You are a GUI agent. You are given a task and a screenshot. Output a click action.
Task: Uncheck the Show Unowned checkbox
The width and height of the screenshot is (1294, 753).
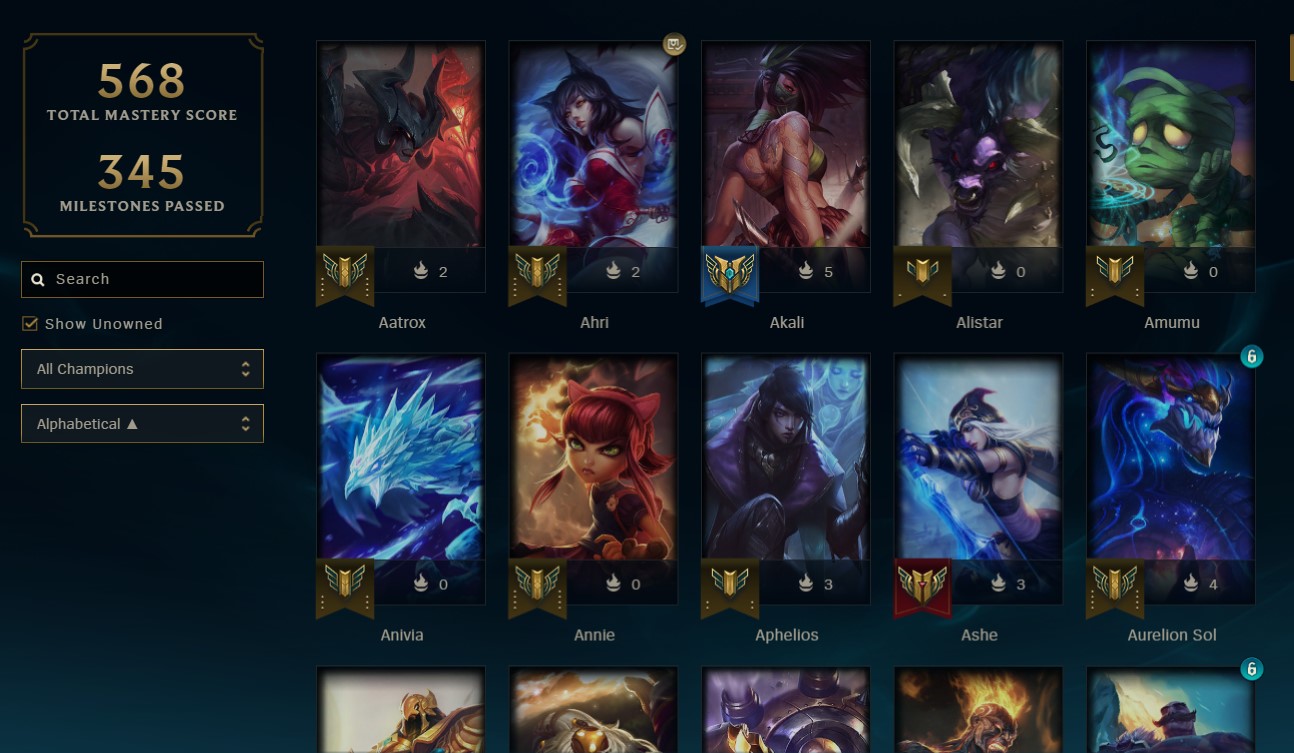[x=30, y=323]
